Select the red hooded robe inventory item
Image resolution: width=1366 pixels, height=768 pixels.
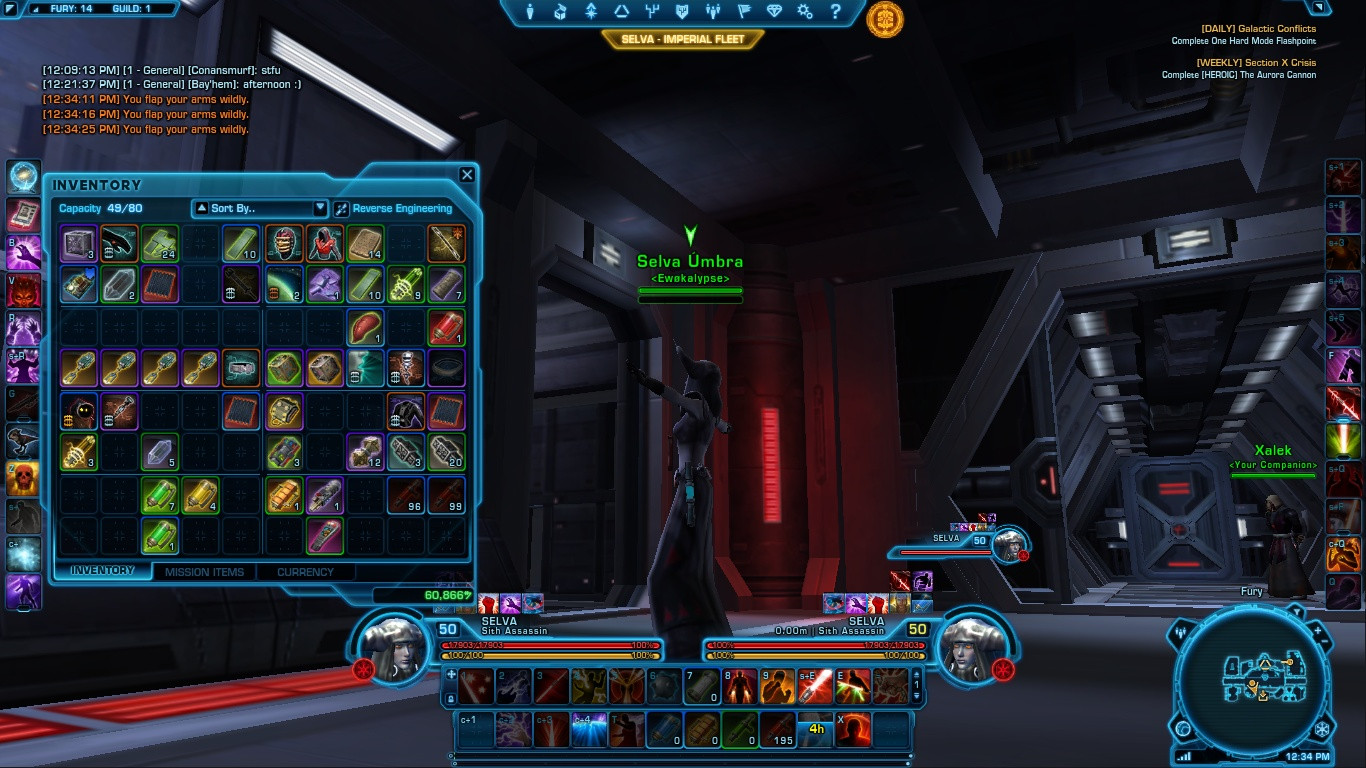pos(324,243)
